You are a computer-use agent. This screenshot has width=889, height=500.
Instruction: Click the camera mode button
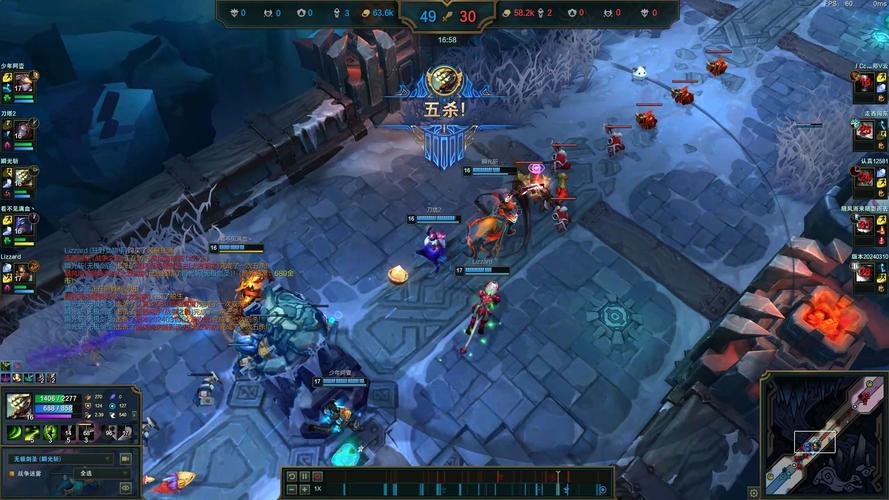click(x=126, y=459)
